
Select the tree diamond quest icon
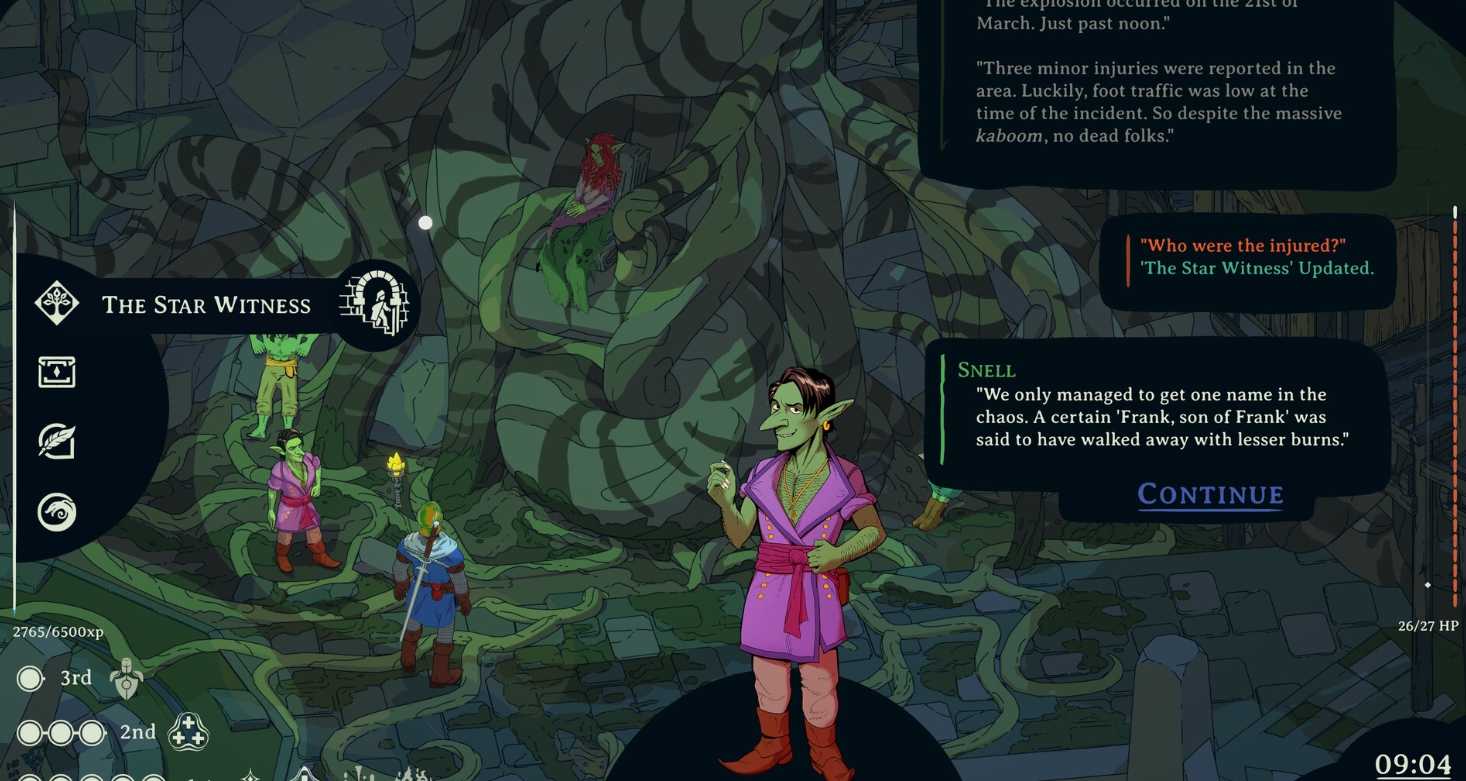point(57,304)
